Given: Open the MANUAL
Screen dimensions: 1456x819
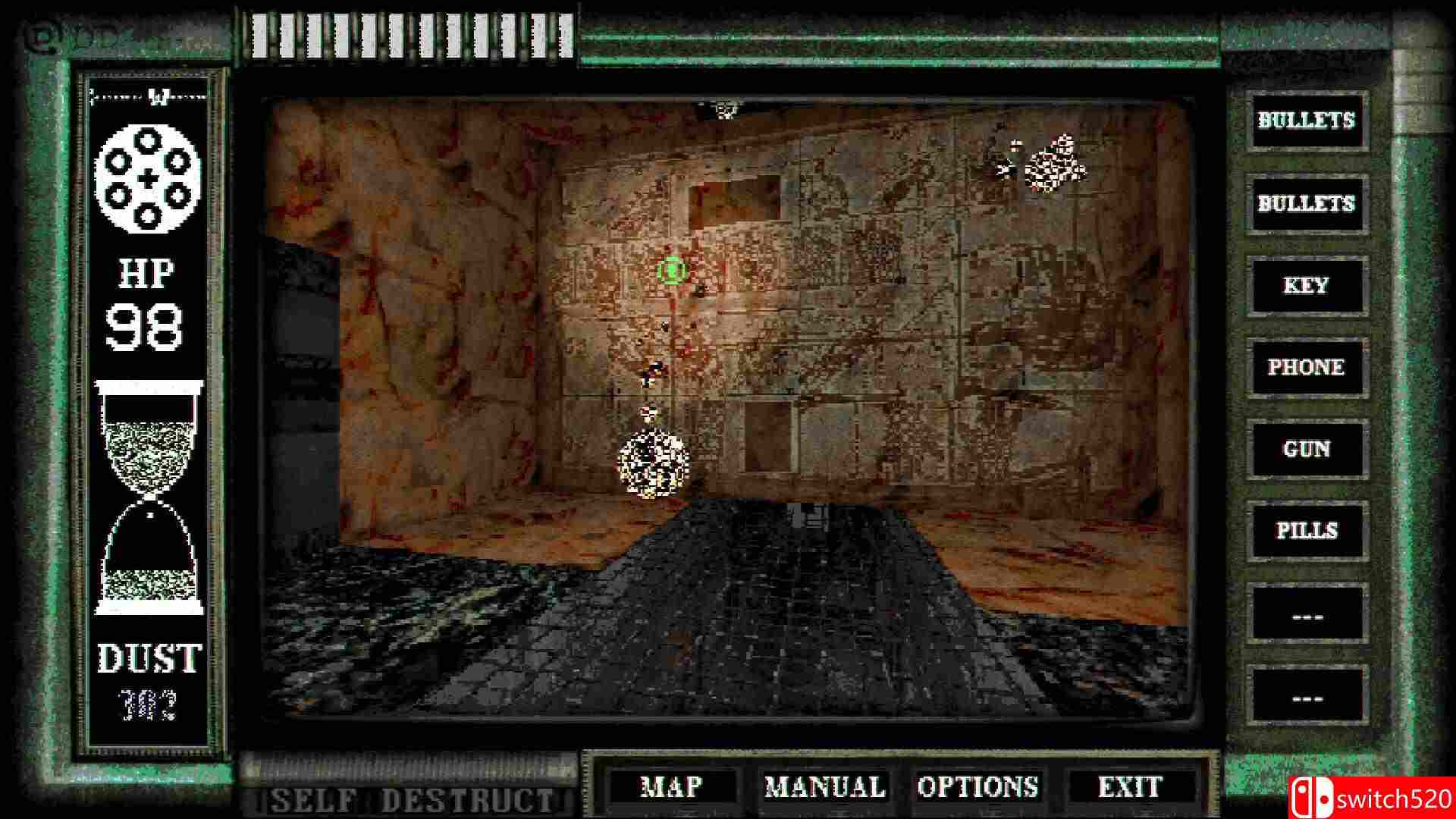Looking at the screenshot, I should [824, 786].
